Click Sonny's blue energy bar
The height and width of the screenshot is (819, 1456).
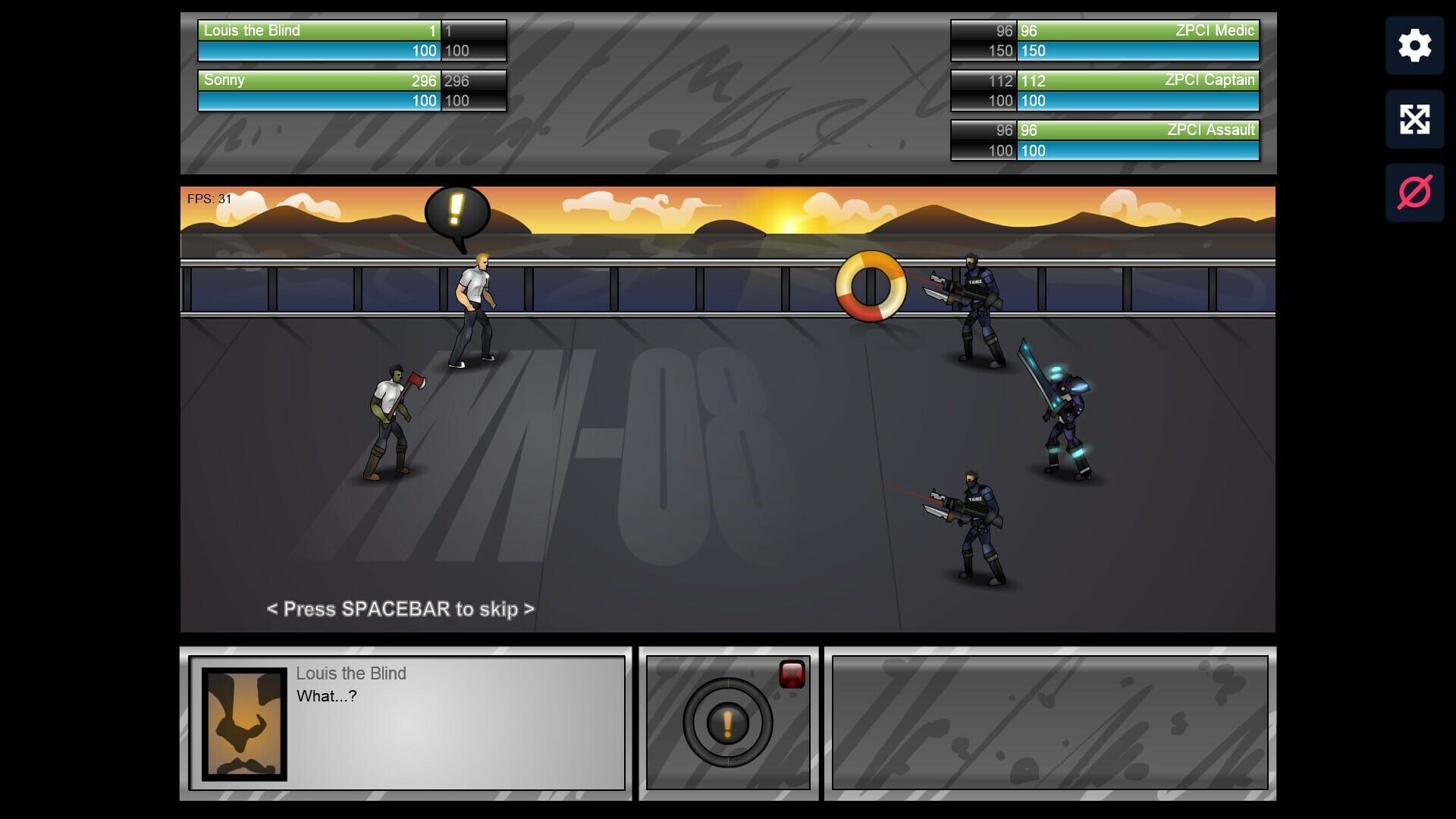pyautogui.click(x=317, y=99)
